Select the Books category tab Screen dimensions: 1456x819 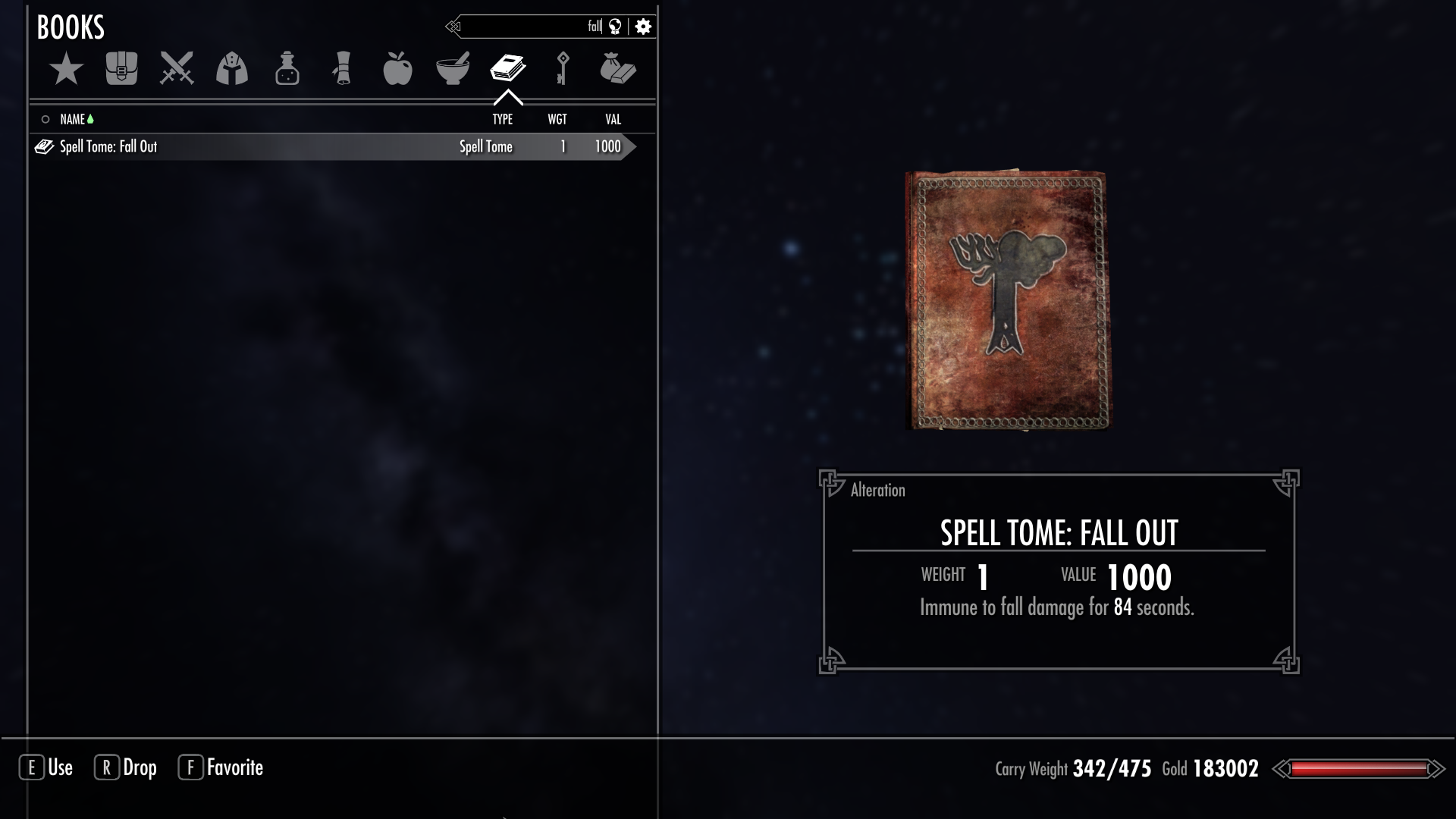point(508,69)
